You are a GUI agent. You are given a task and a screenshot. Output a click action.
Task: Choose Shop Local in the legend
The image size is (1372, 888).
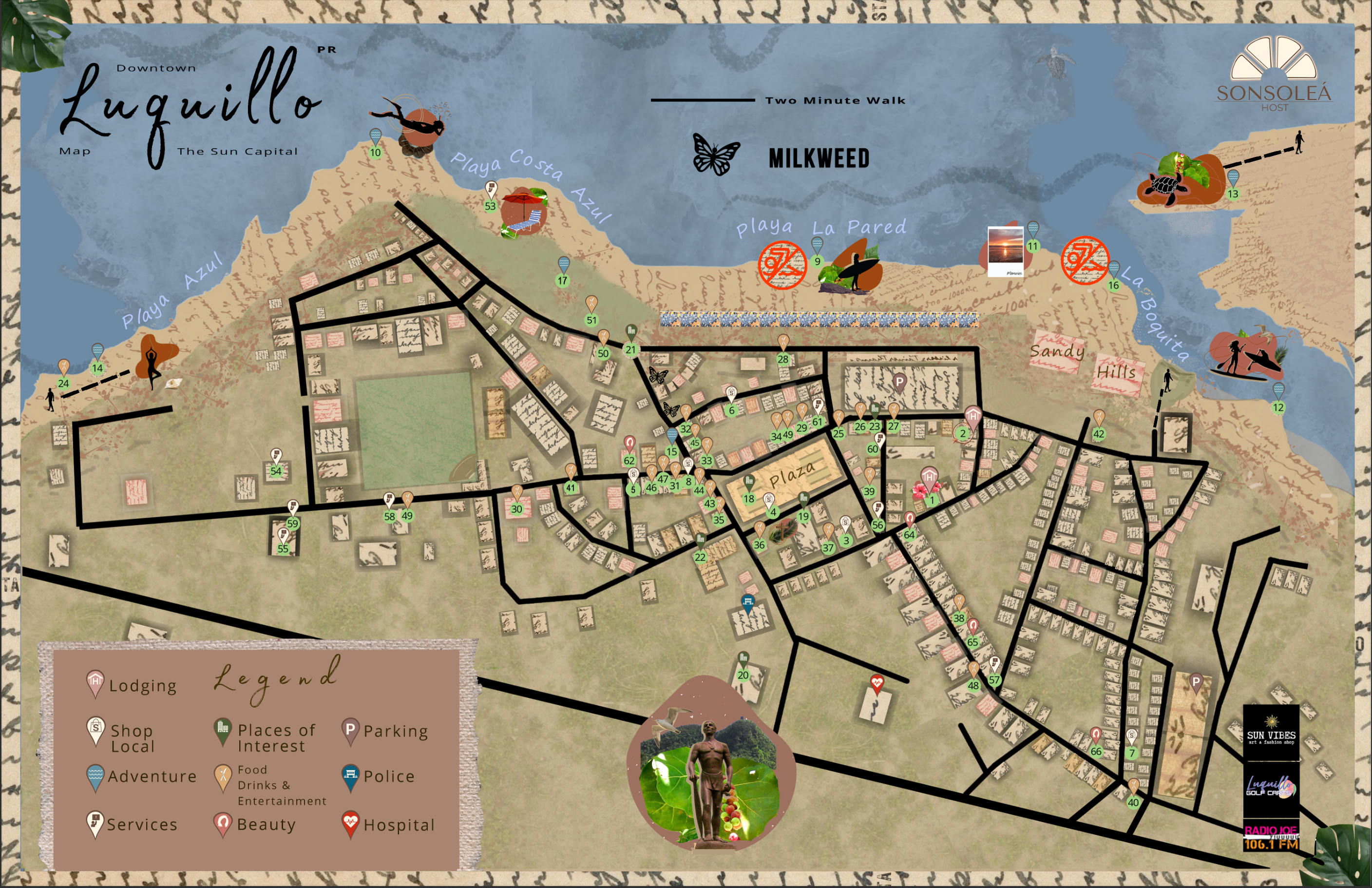[132, 738]
